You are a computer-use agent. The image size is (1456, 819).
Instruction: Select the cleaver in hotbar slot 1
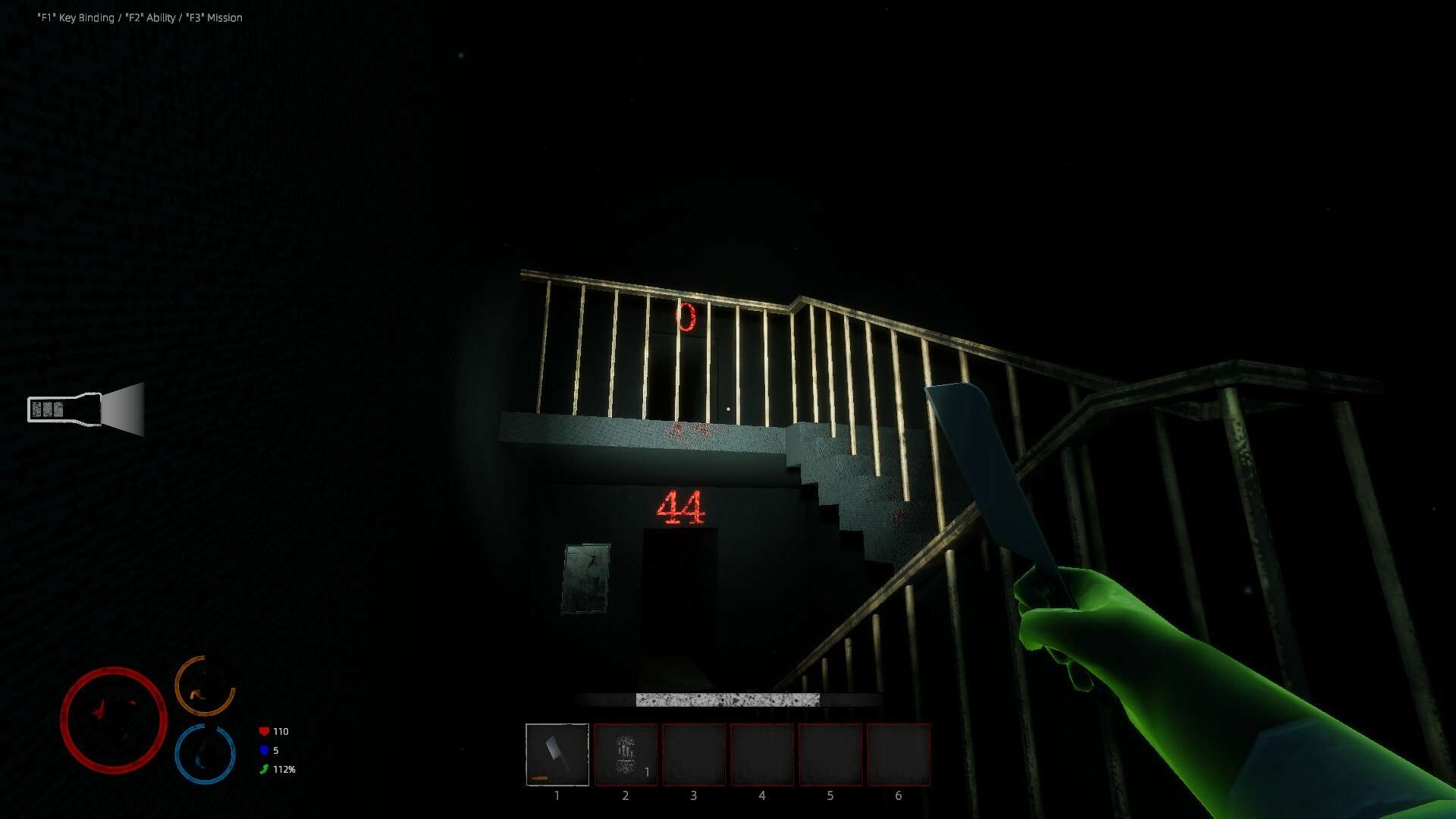coord(557,755)
